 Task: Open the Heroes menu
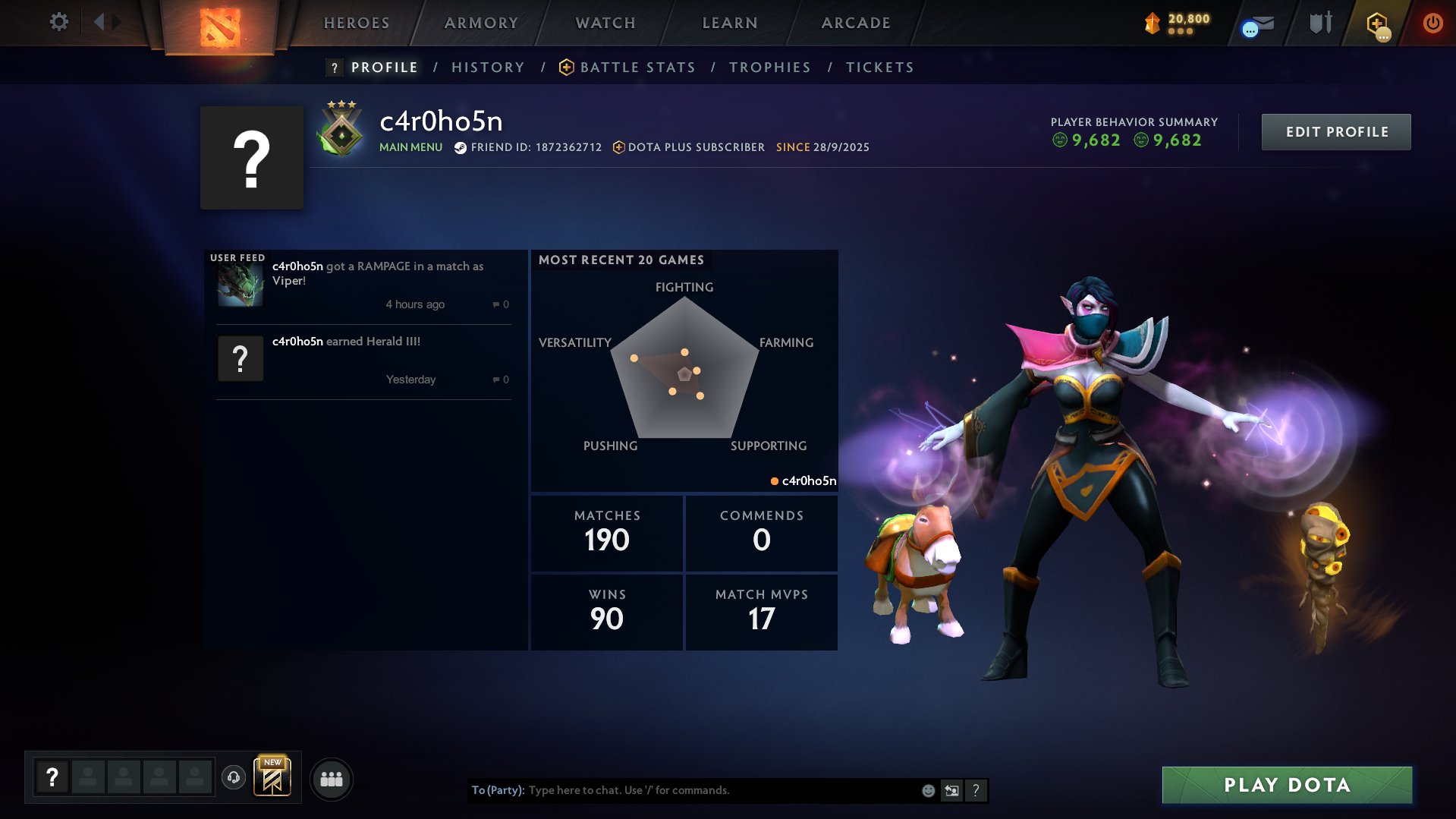357,23
